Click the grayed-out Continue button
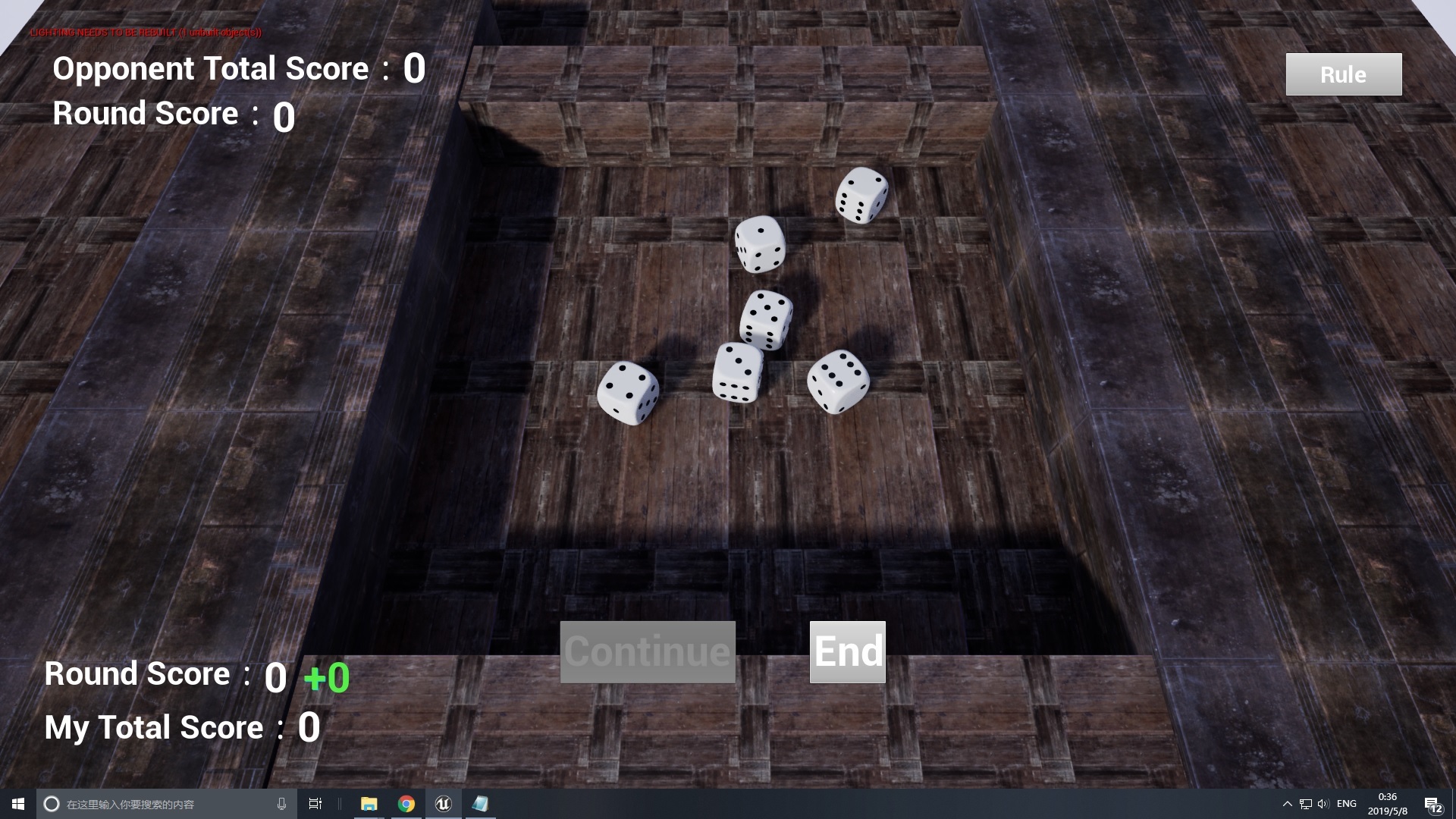The image size is (1456, 819). click(647, 651)
